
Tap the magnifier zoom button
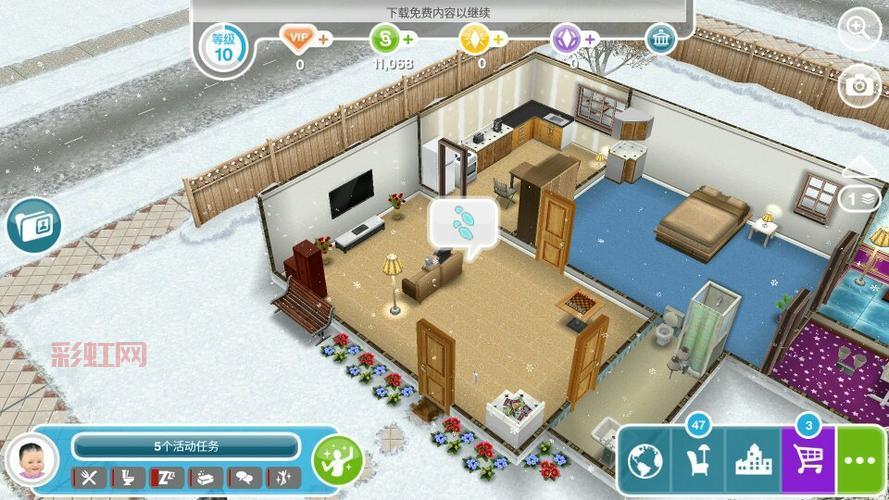pyautogui.click(x=860, y=29)
